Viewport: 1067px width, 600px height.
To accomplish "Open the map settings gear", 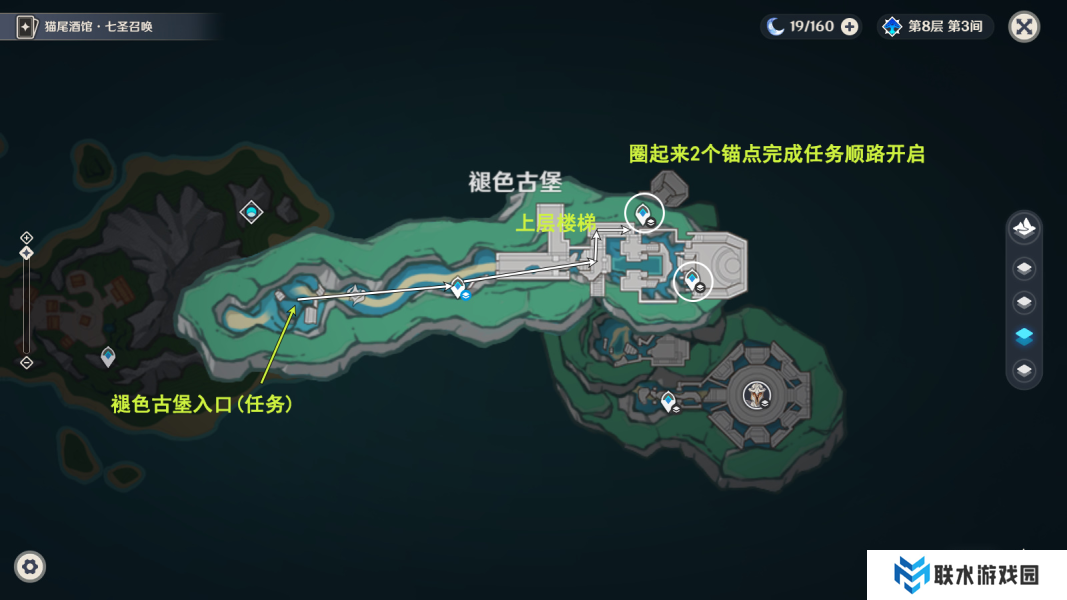I will pyautogui.click(x=30, y=567).
